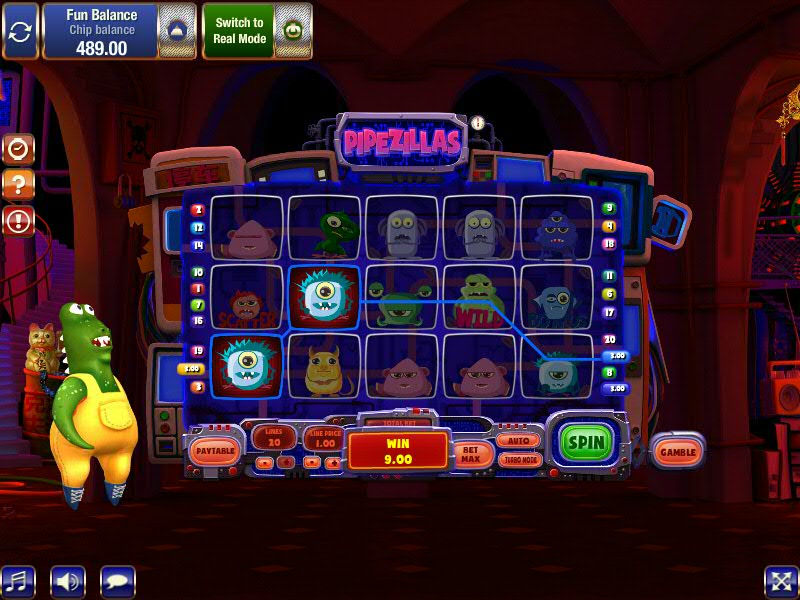Open the chat speech bubble

(118, 581)
